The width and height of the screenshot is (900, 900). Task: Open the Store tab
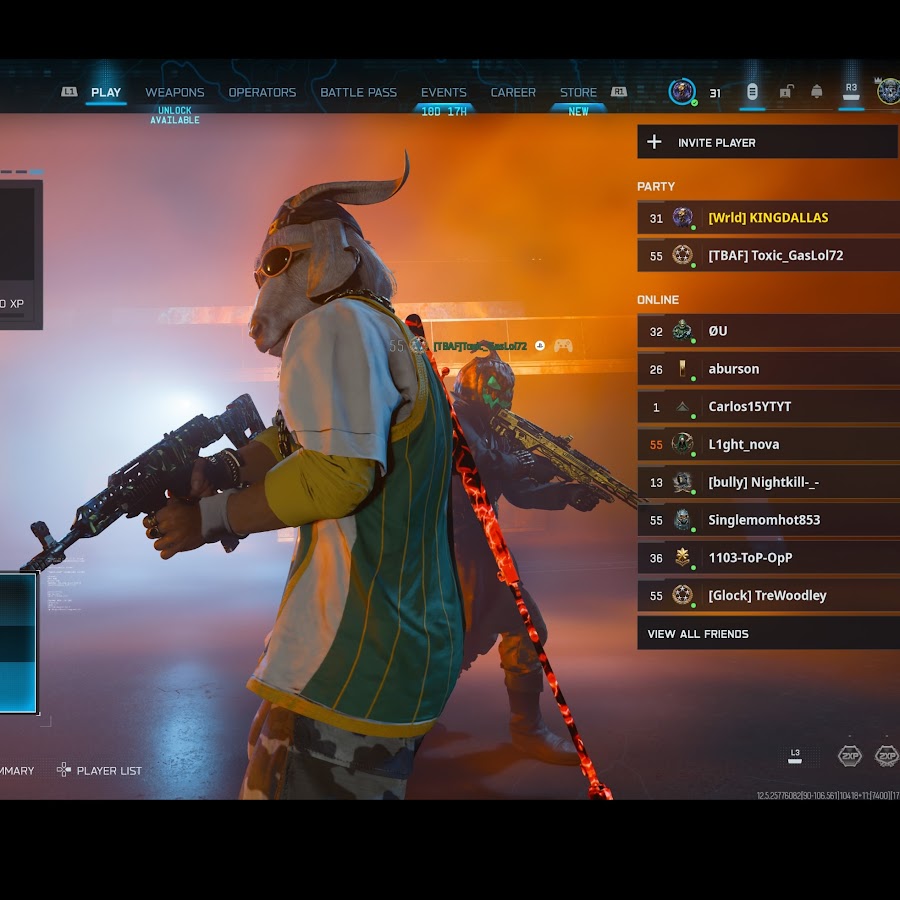578,93
